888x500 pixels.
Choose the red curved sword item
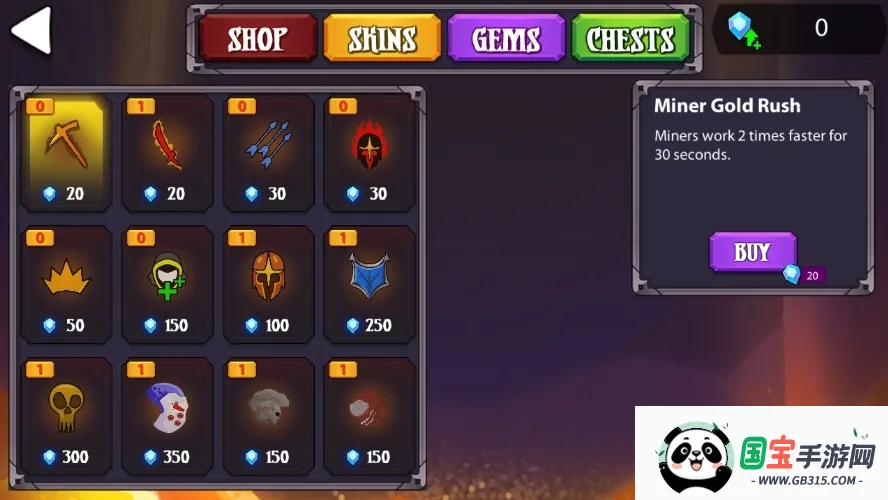click(167, 153)
